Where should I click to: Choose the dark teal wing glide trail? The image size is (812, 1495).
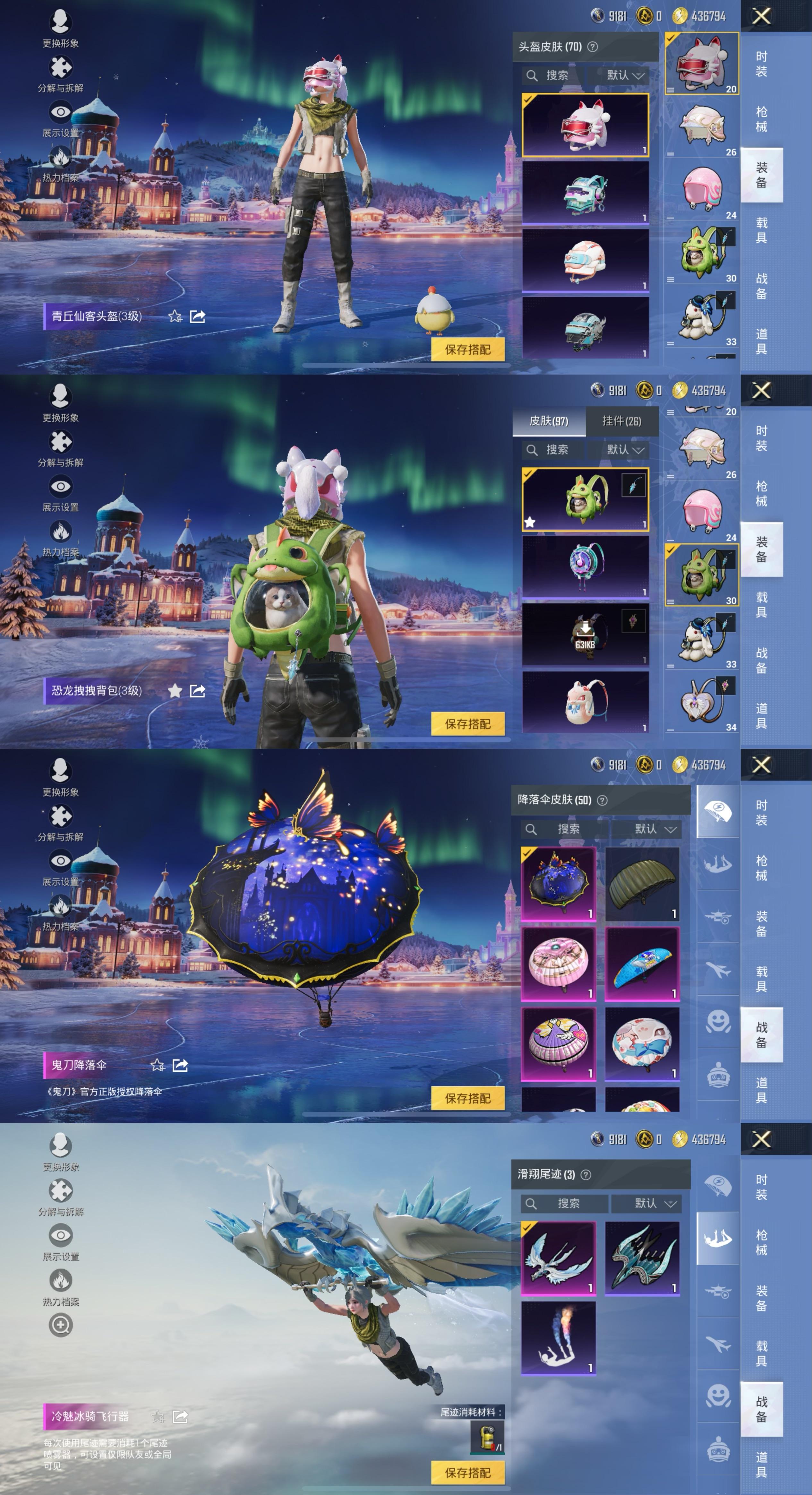click(x=642, y=1258)
